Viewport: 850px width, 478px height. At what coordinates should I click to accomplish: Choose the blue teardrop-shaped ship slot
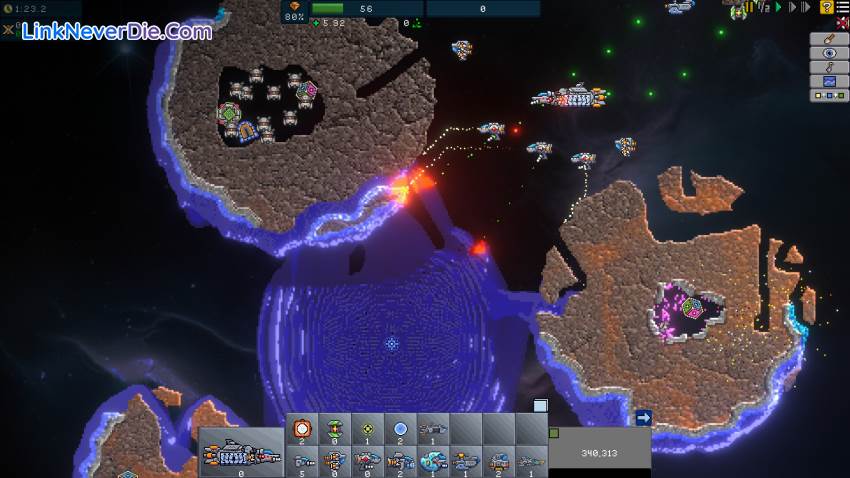pyautogui.click(x=432, y=460)
